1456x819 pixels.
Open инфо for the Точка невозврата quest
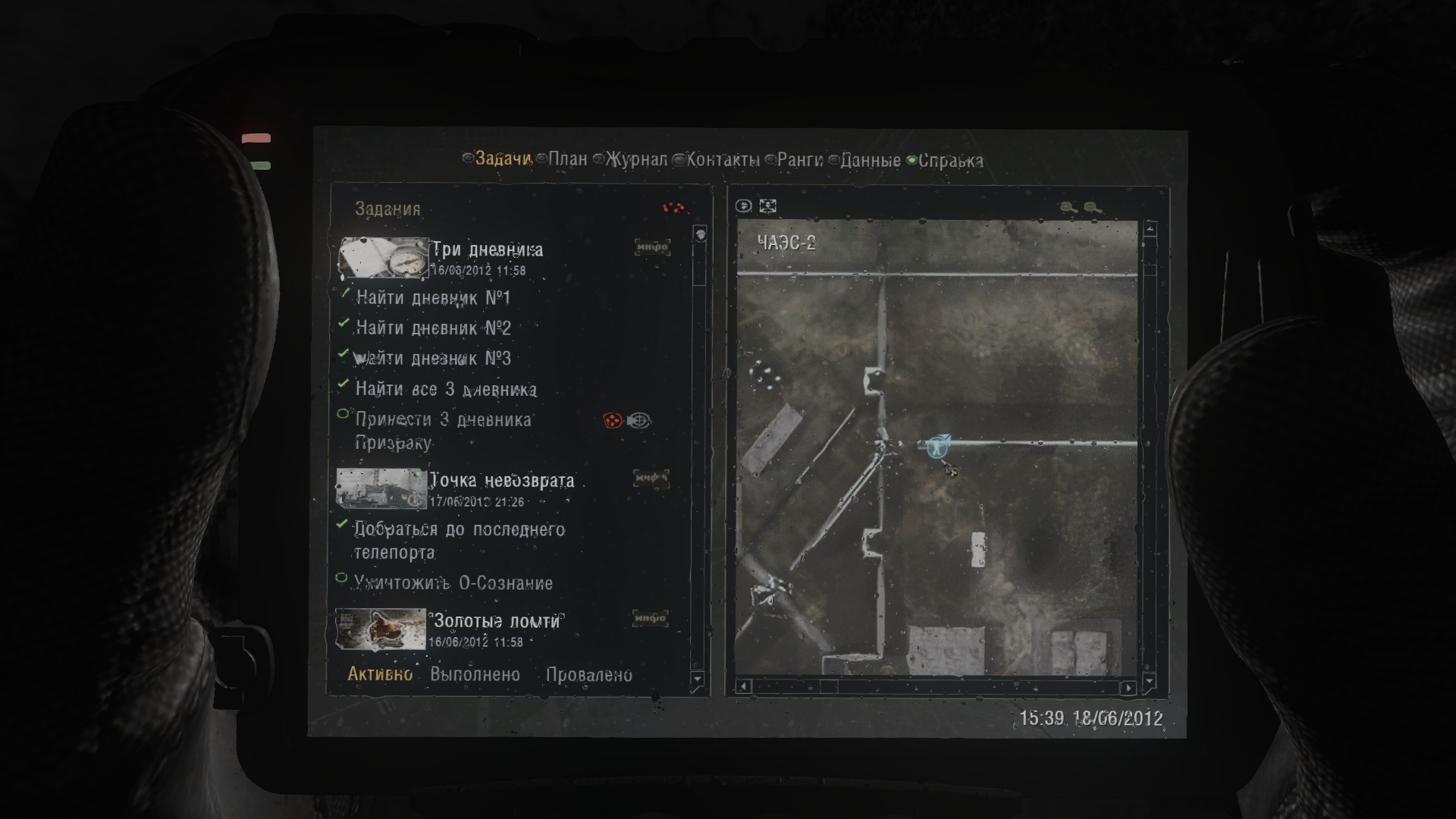tap(651, 479)
